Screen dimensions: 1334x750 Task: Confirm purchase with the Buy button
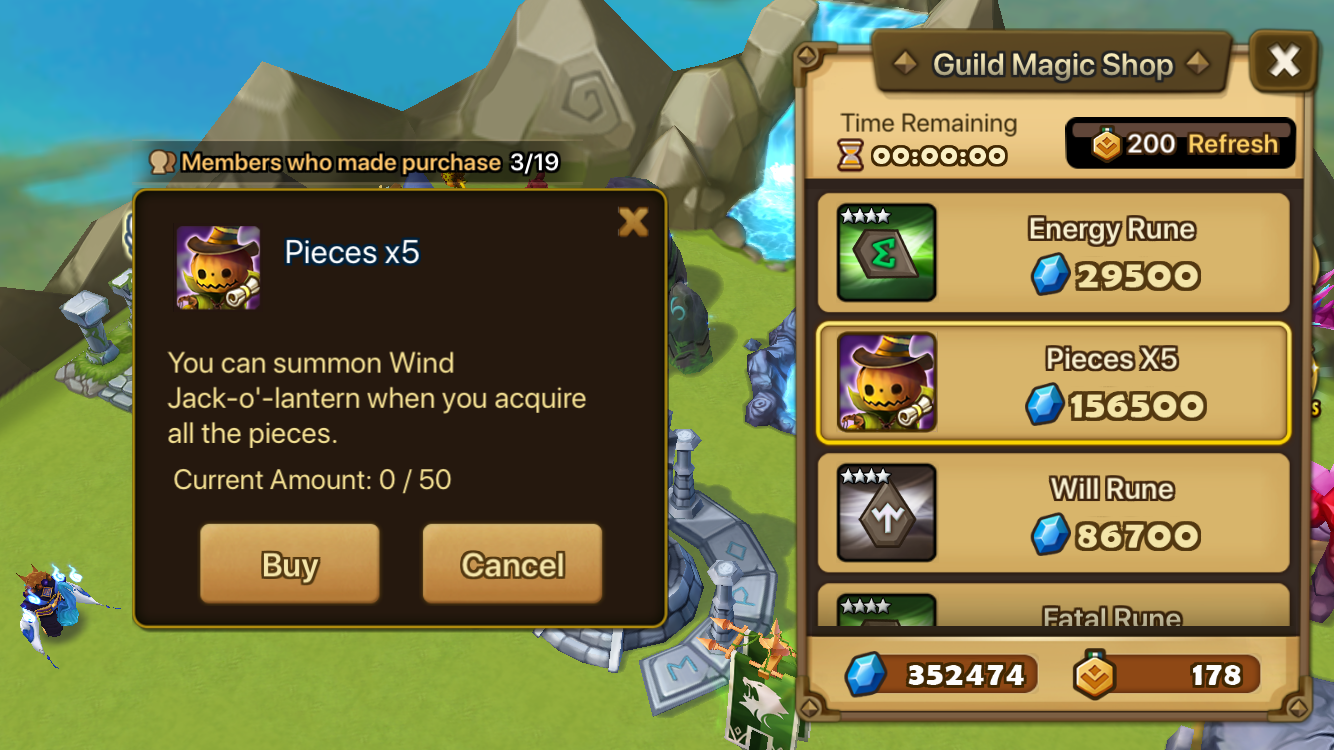[289, 564]
